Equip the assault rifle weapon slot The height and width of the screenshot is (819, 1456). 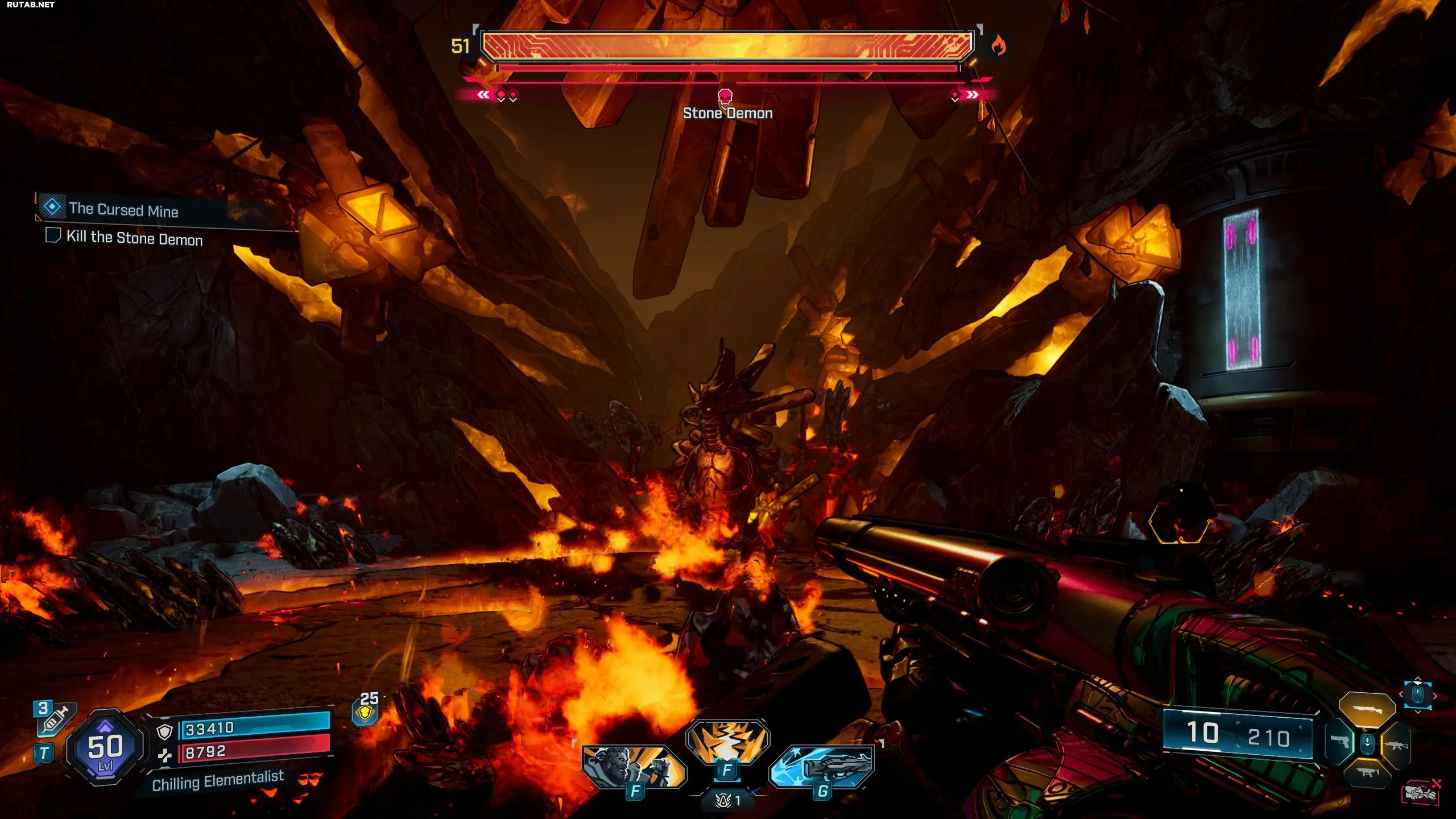(x=1395, y=744)
